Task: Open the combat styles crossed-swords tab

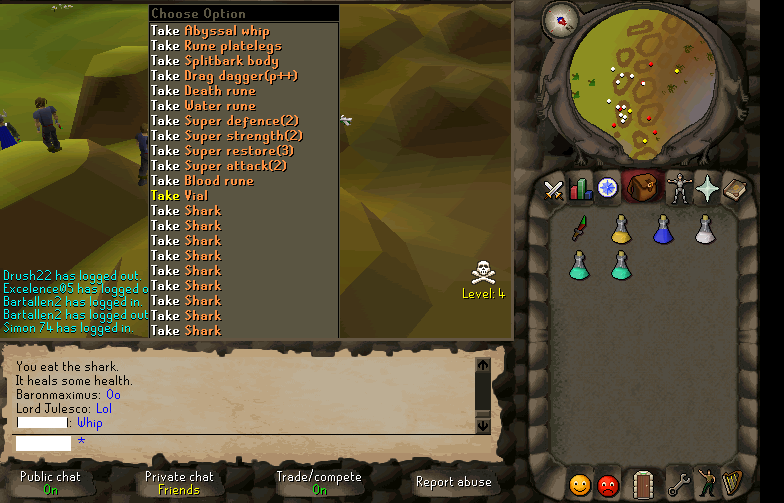Action: [x=554, y=189]
